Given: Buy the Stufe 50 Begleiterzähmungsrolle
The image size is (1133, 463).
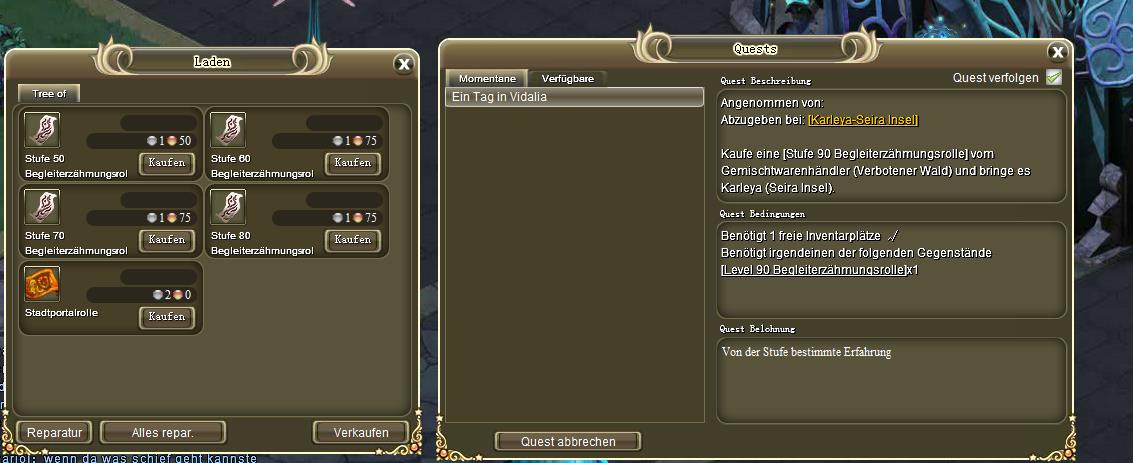Looking at the screenshot, I should tap(166, 162).
